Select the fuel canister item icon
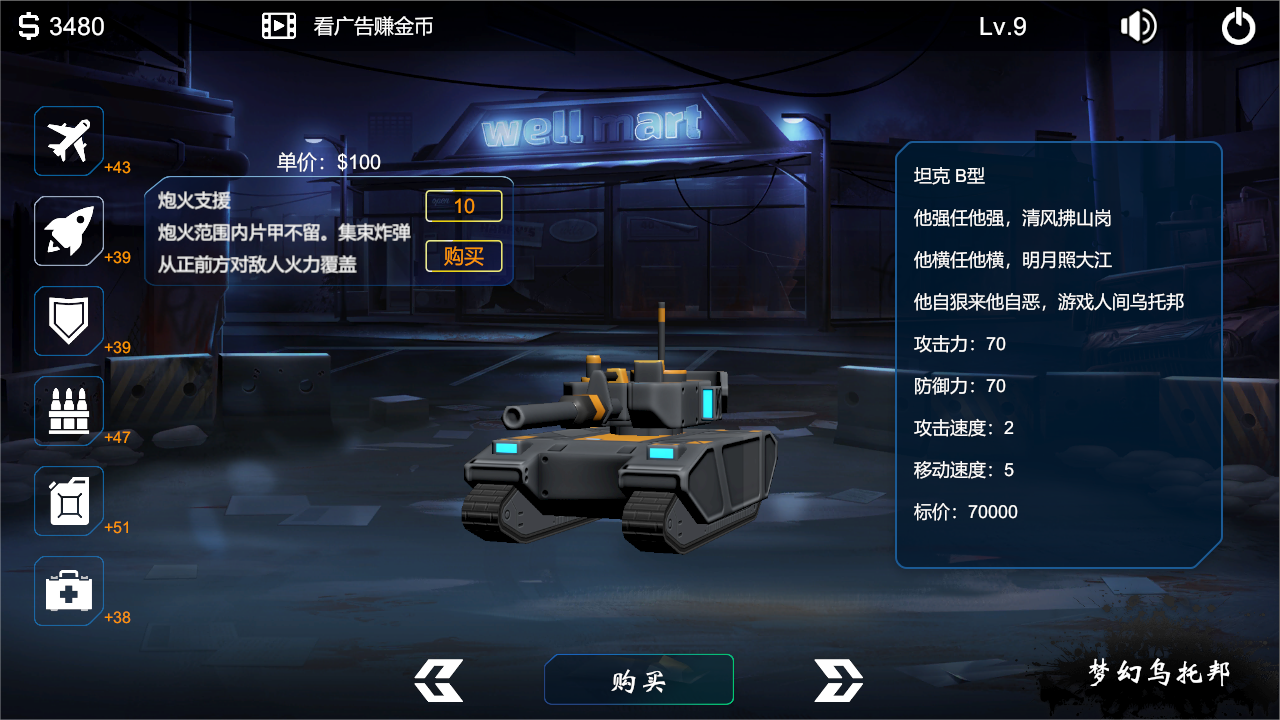Viewport: 1280px width, 720px height. (68, 500)
